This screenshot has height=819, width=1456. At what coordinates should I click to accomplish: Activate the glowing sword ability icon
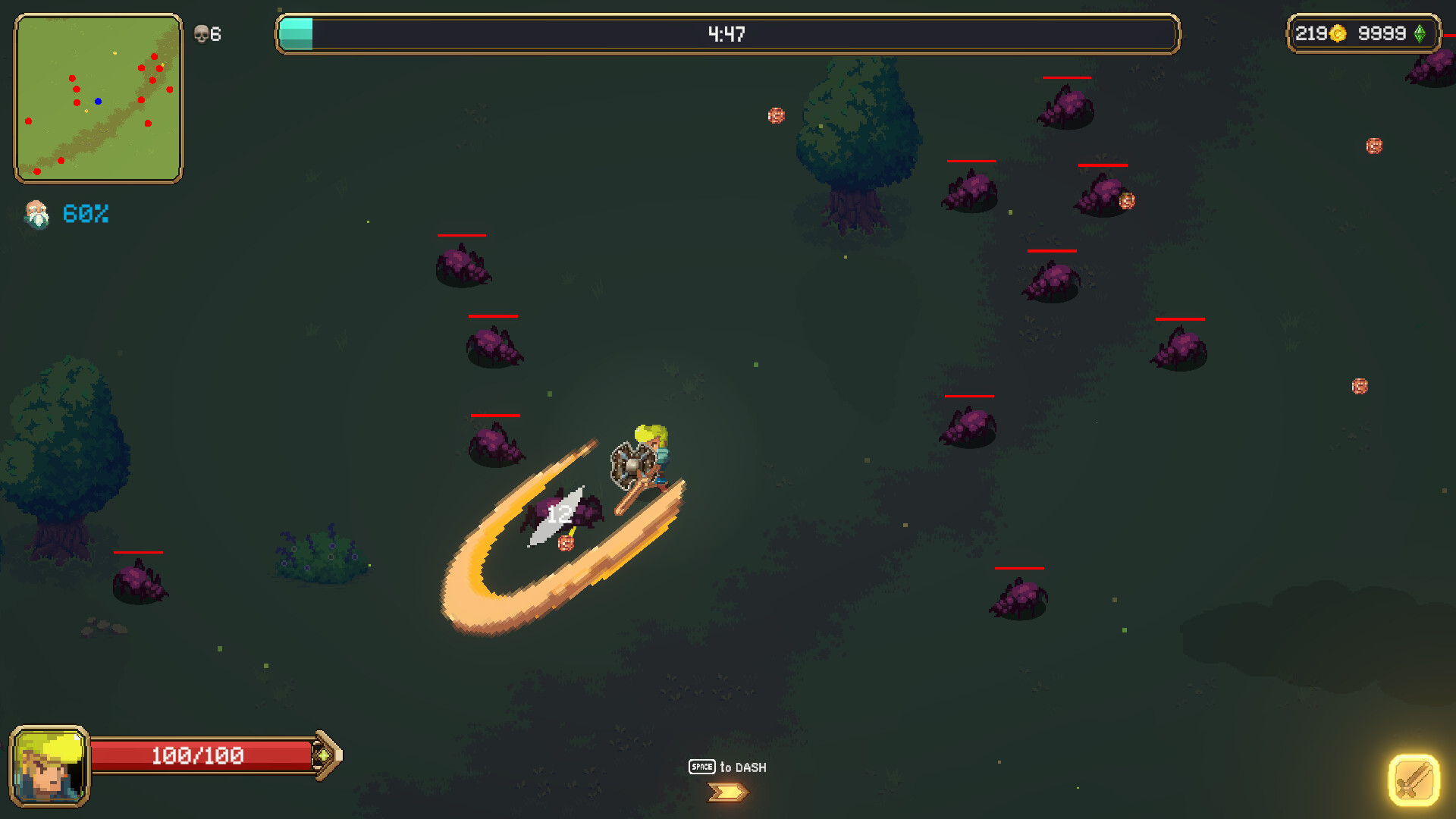(x=1414, y=780)
